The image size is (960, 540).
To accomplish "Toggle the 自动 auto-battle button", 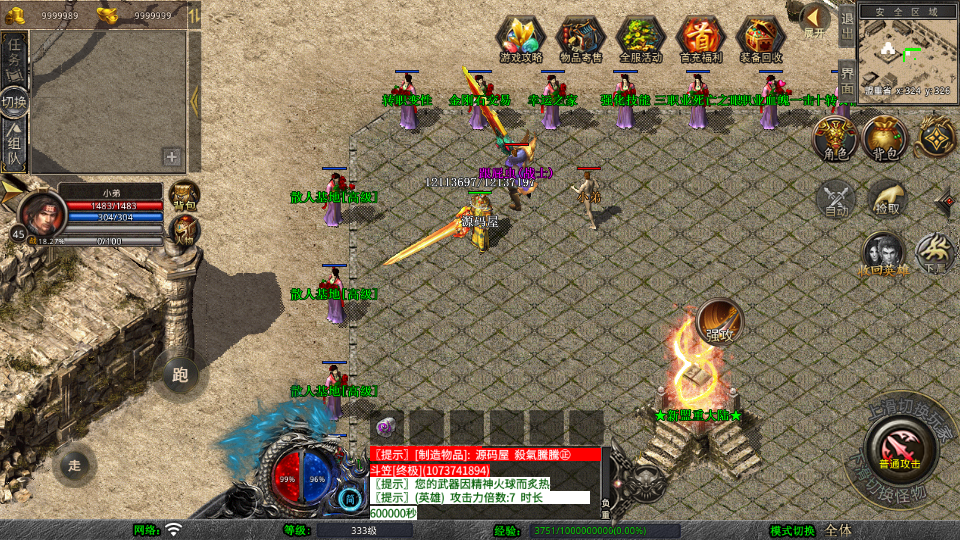I will point(835,198).
